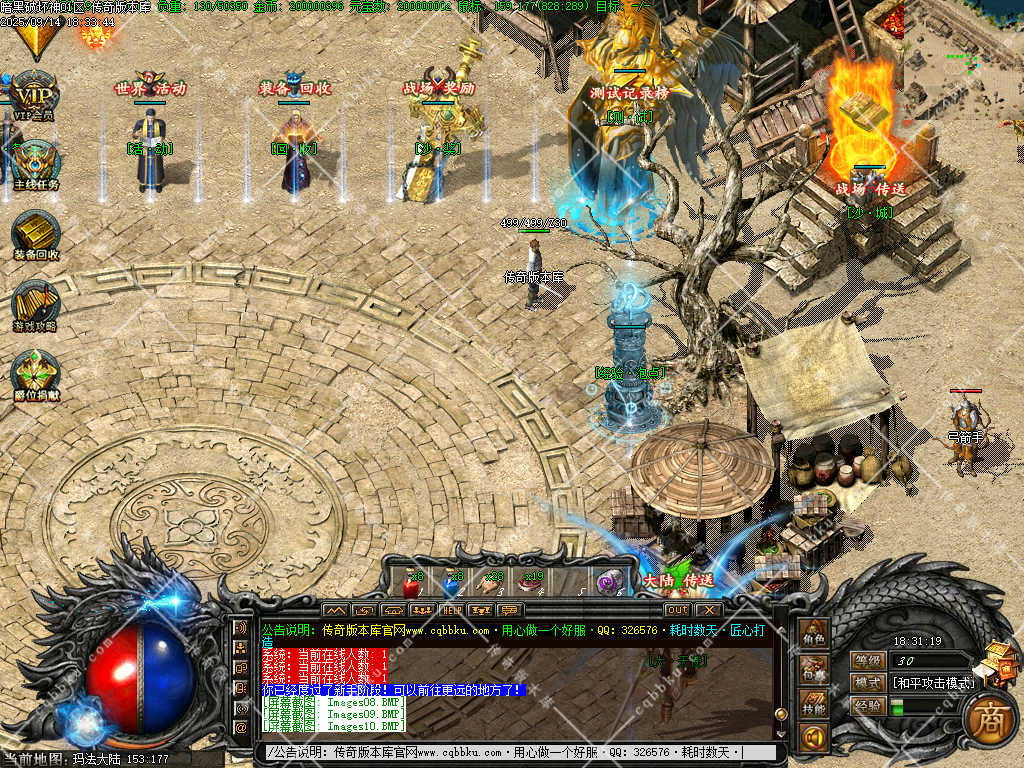Click the 'out' button on chat bar
Image resolution: width=1024 pixels, height=768 pixels.
pos(677,609)
